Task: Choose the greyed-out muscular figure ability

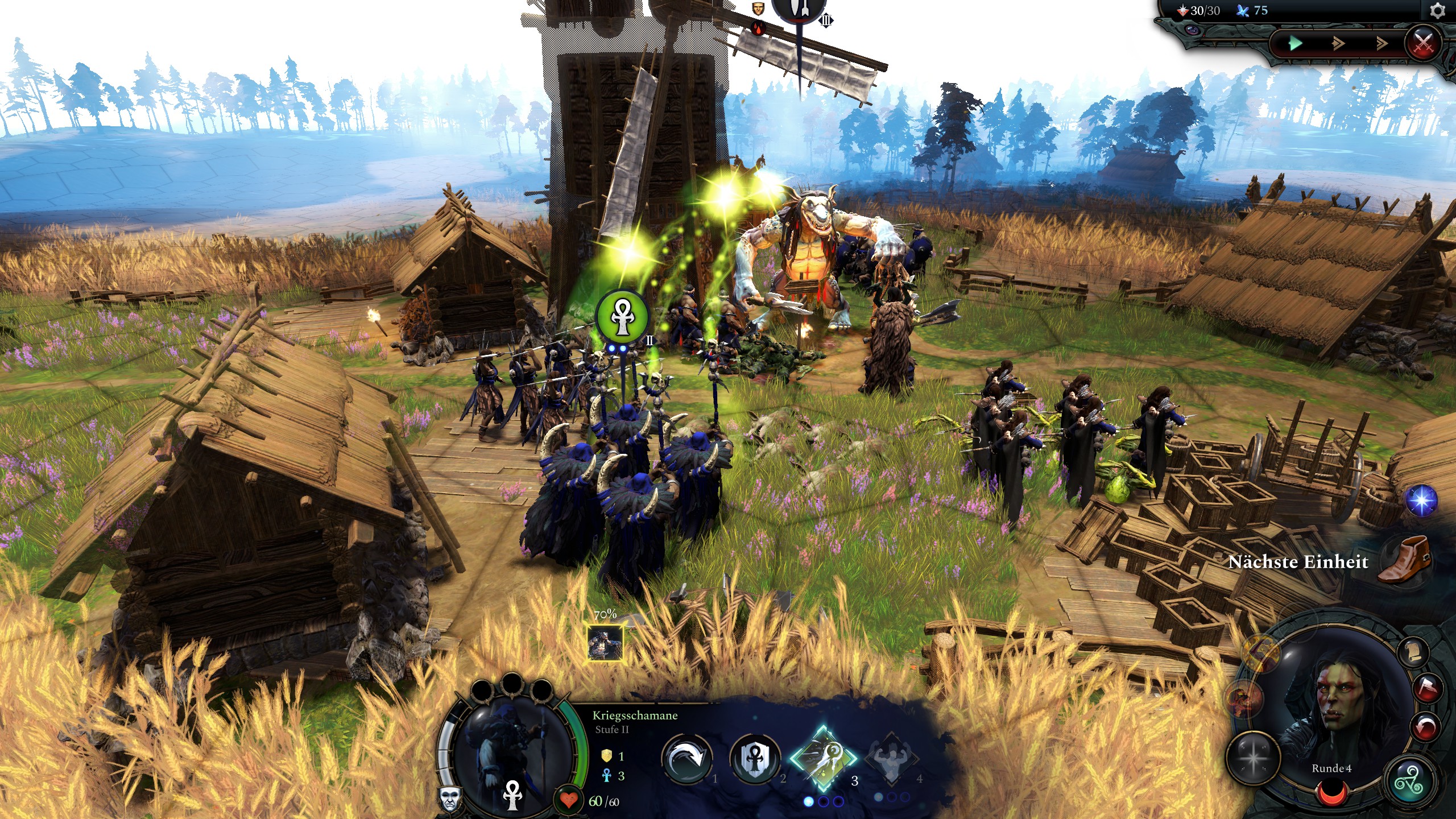Action: pos(891,758)
